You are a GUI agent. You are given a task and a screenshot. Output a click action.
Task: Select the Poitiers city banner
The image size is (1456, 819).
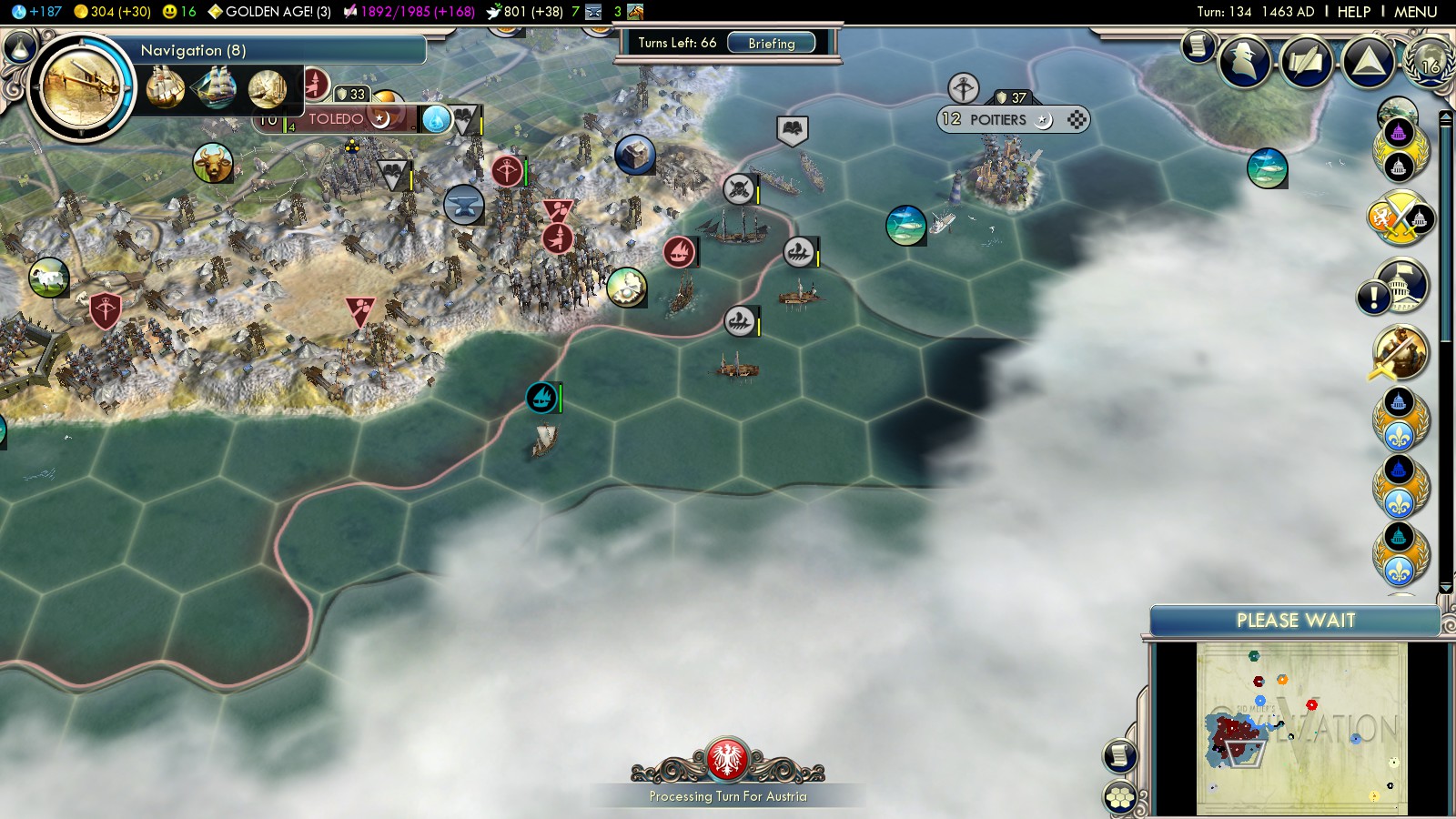[x=996, y=119]
